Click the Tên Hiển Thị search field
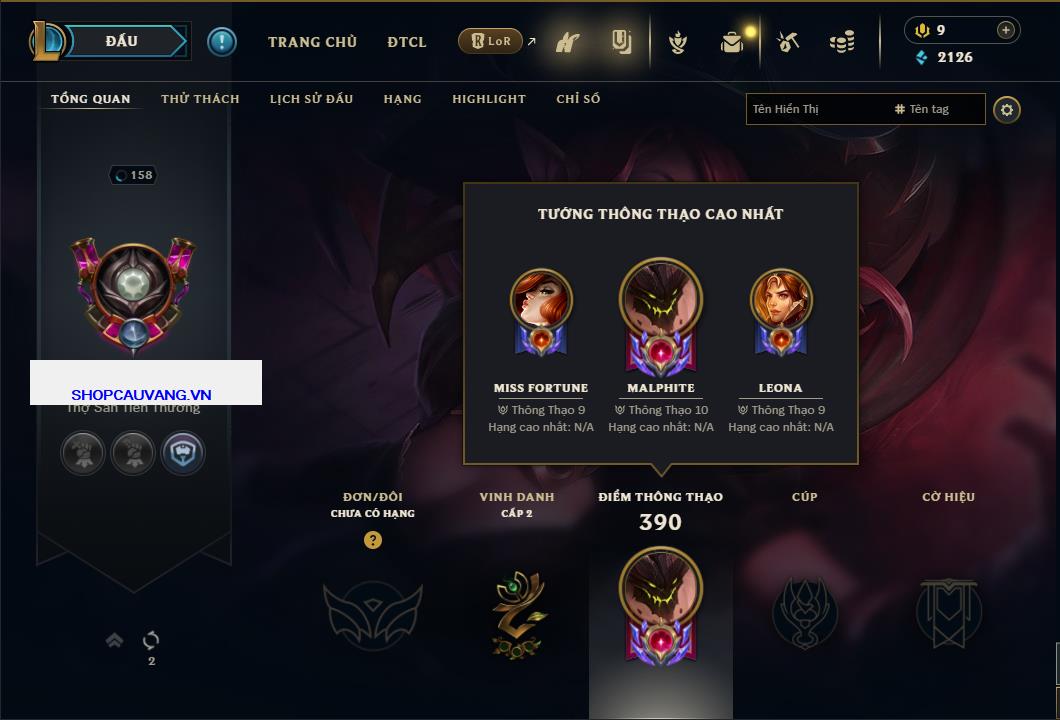This screenshot has height=720, width=1060. (815, 109)
